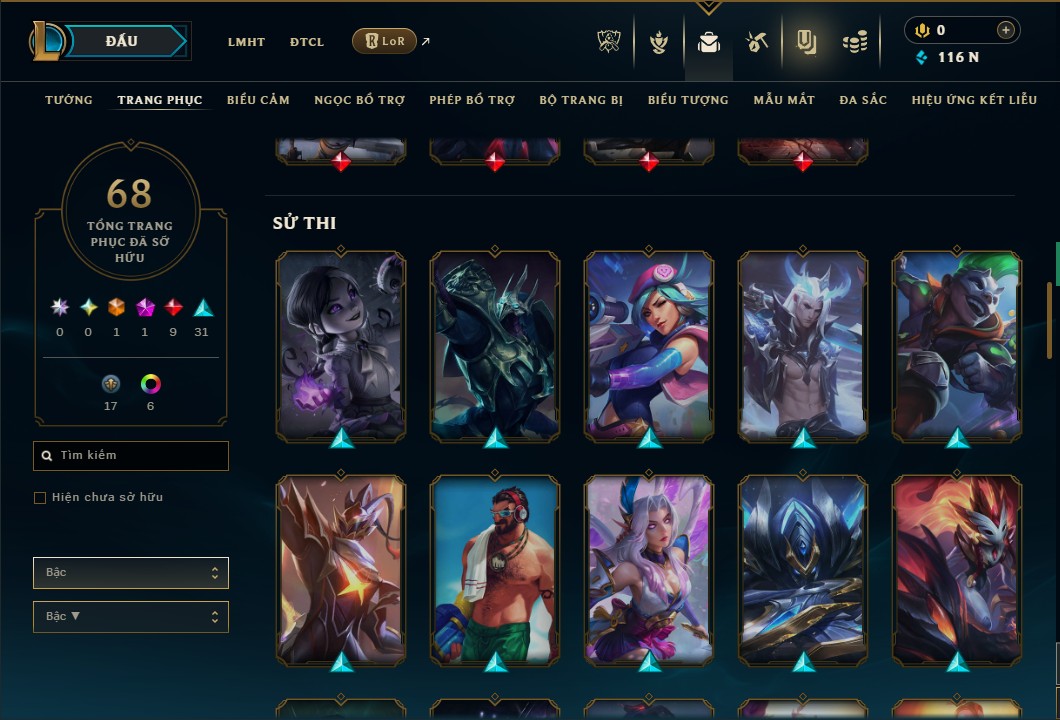Switch to the LMHT game tab

pos(246,42)
